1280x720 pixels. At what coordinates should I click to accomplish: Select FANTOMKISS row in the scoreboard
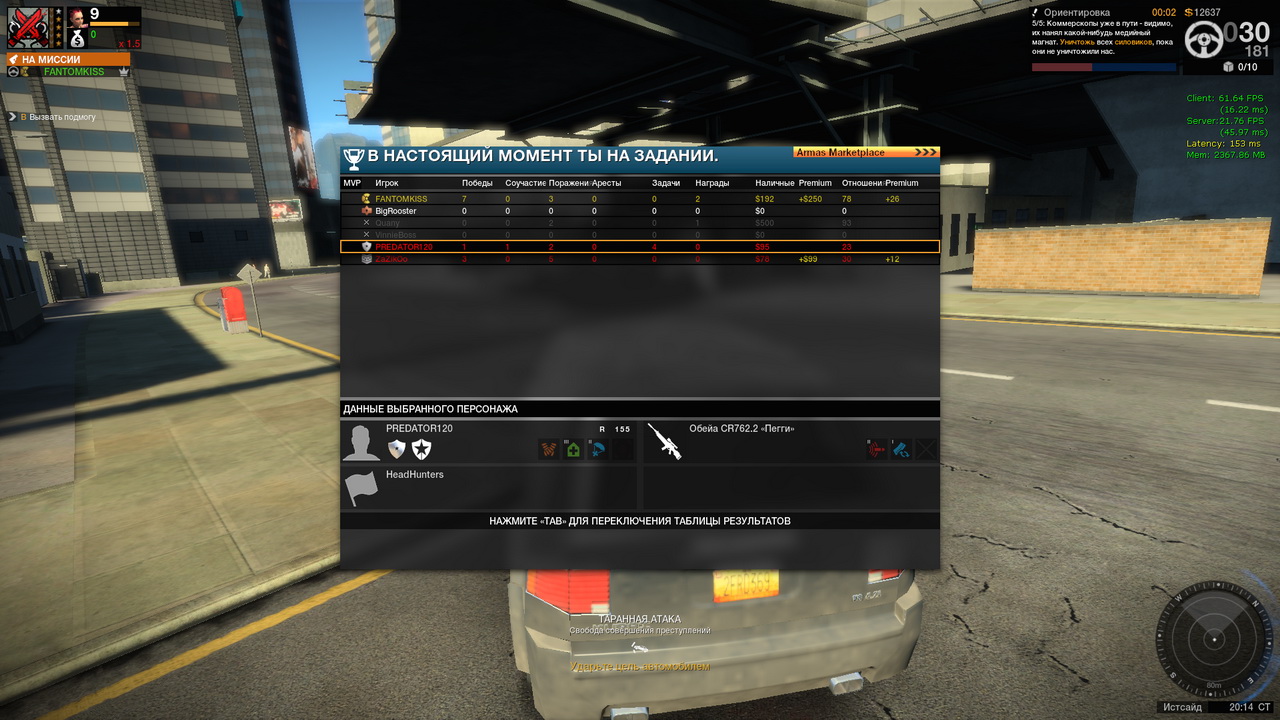[640, 199]
